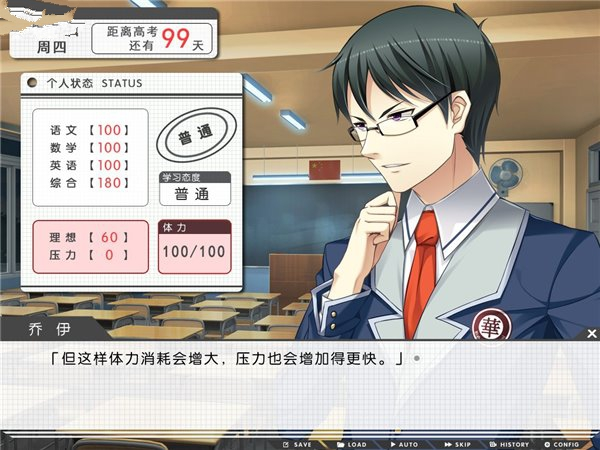Skip dialogue with the SKIP button
Screen dimensions: 600x450
coord(457,444)
